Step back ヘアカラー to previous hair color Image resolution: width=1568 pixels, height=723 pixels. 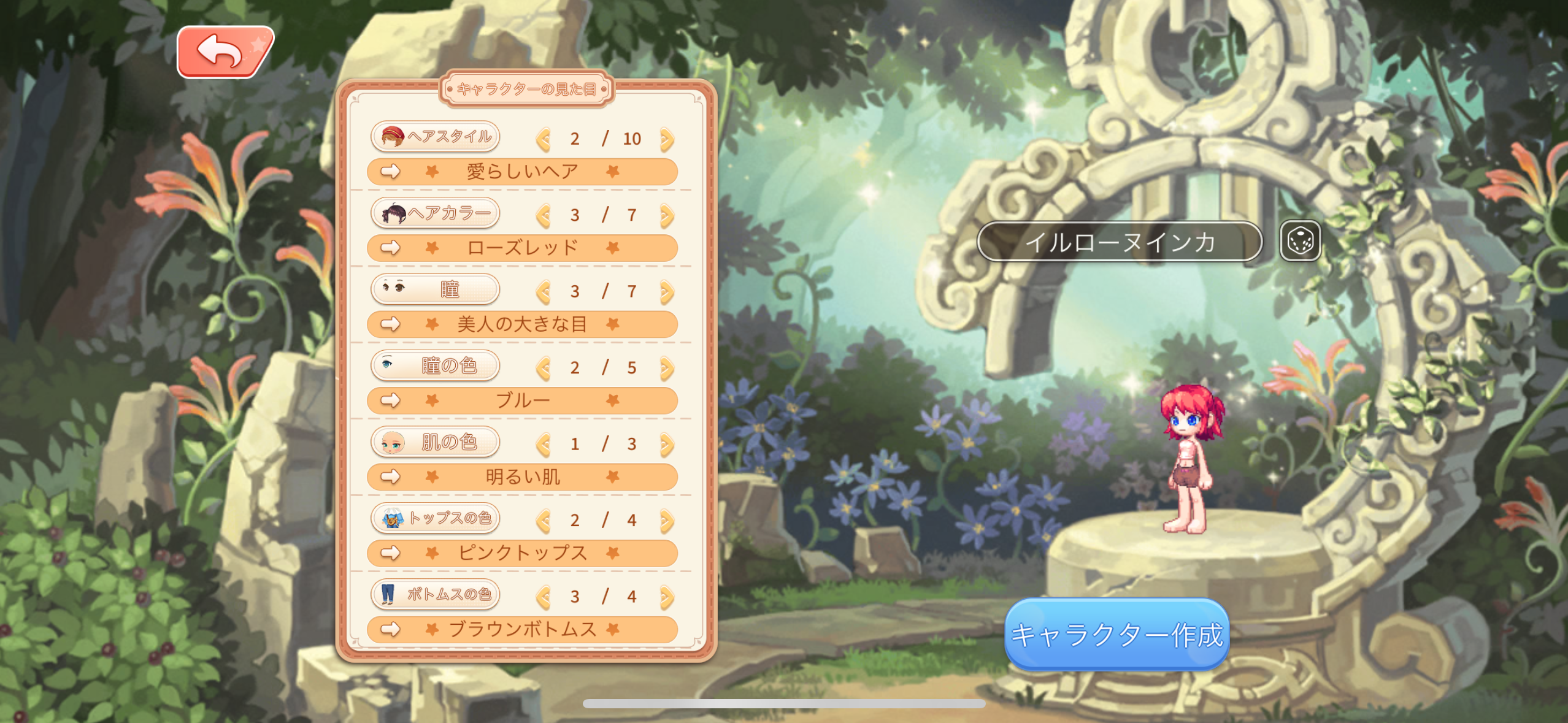pyautogui.click(x=543, y=215)
